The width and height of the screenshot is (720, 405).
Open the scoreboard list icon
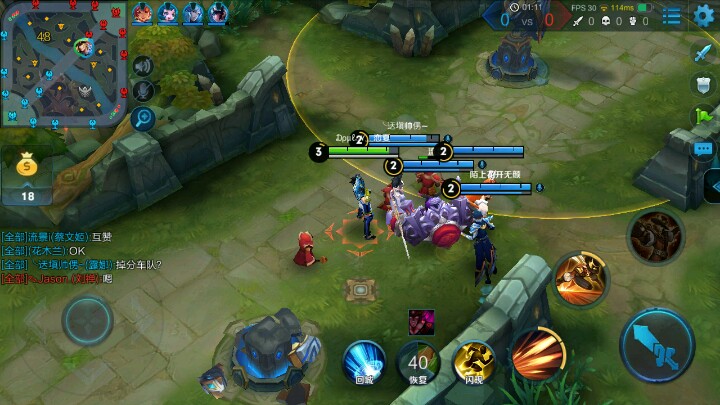673,16
